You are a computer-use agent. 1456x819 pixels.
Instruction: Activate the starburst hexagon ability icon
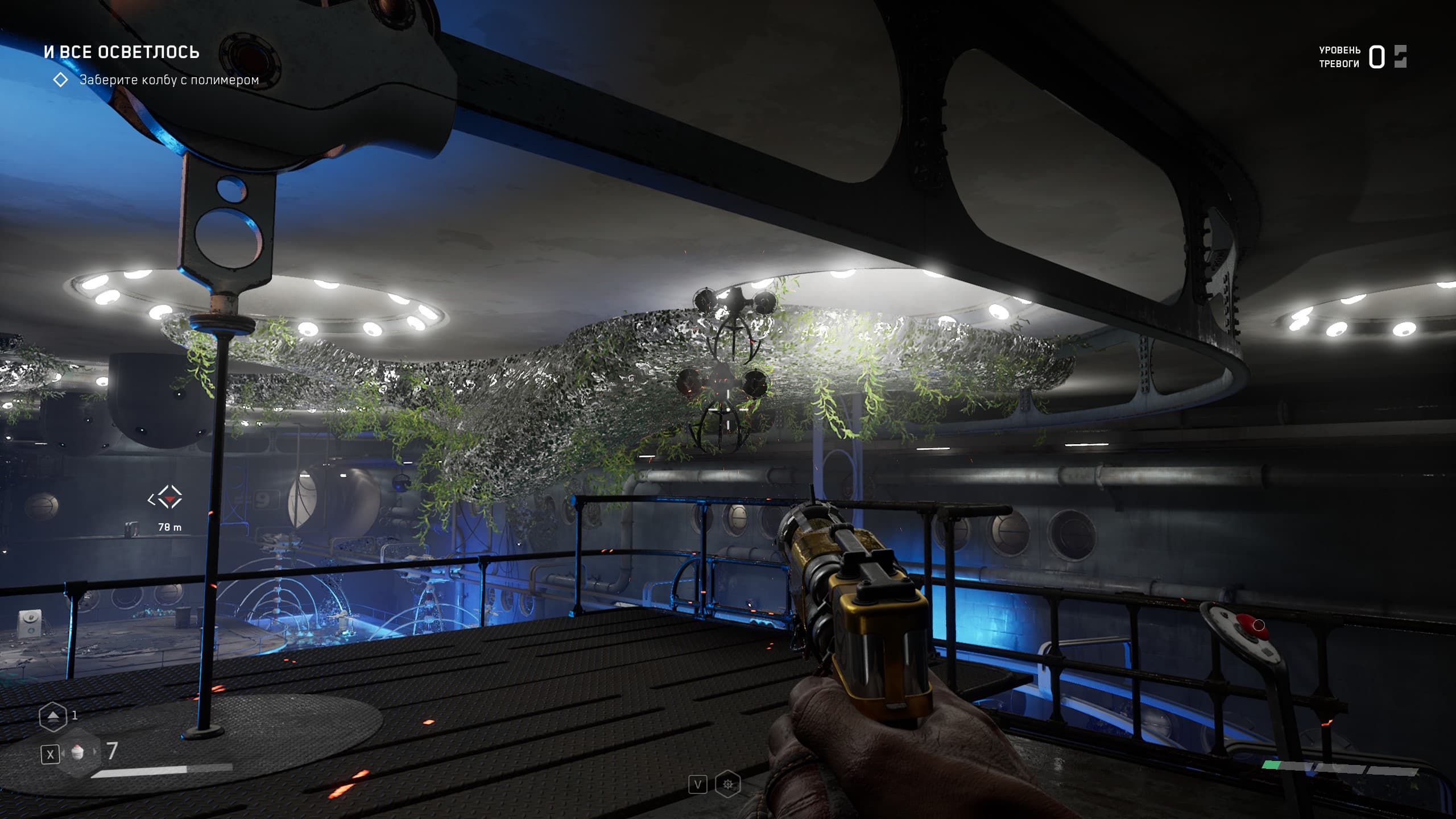pyautogui.click(x=728, y=785)
